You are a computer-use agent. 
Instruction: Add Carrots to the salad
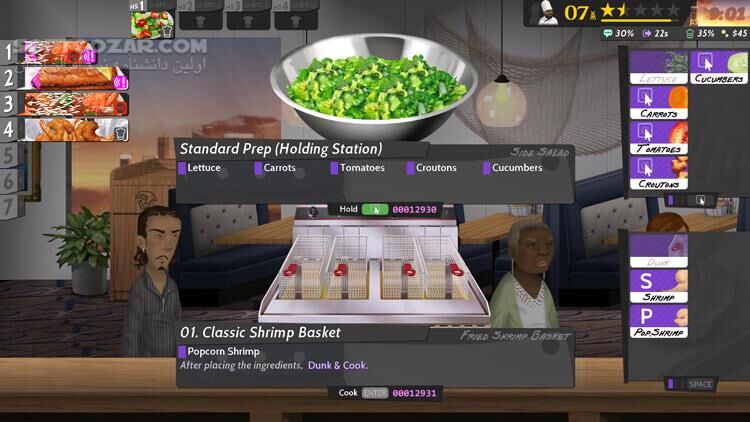coord(659,102)
